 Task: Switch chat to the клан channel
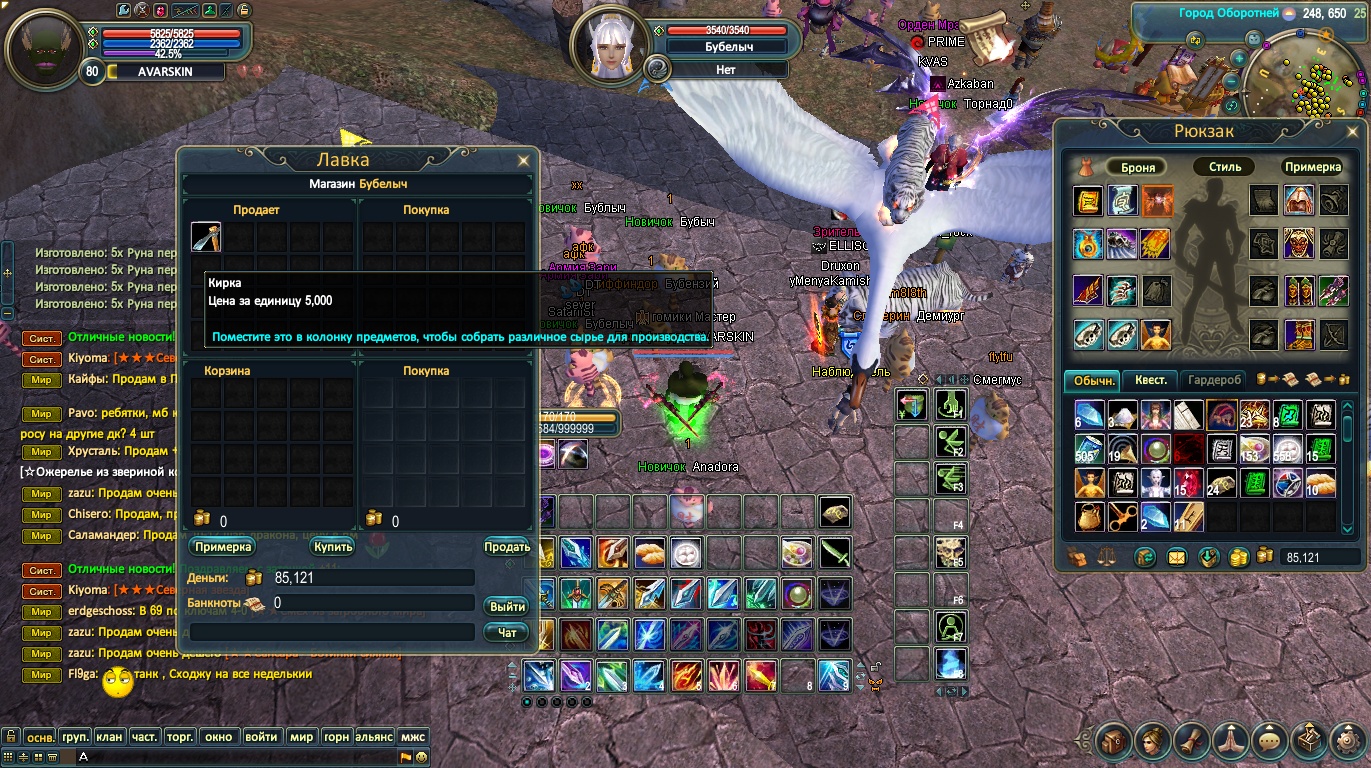(x=110, y=737)
